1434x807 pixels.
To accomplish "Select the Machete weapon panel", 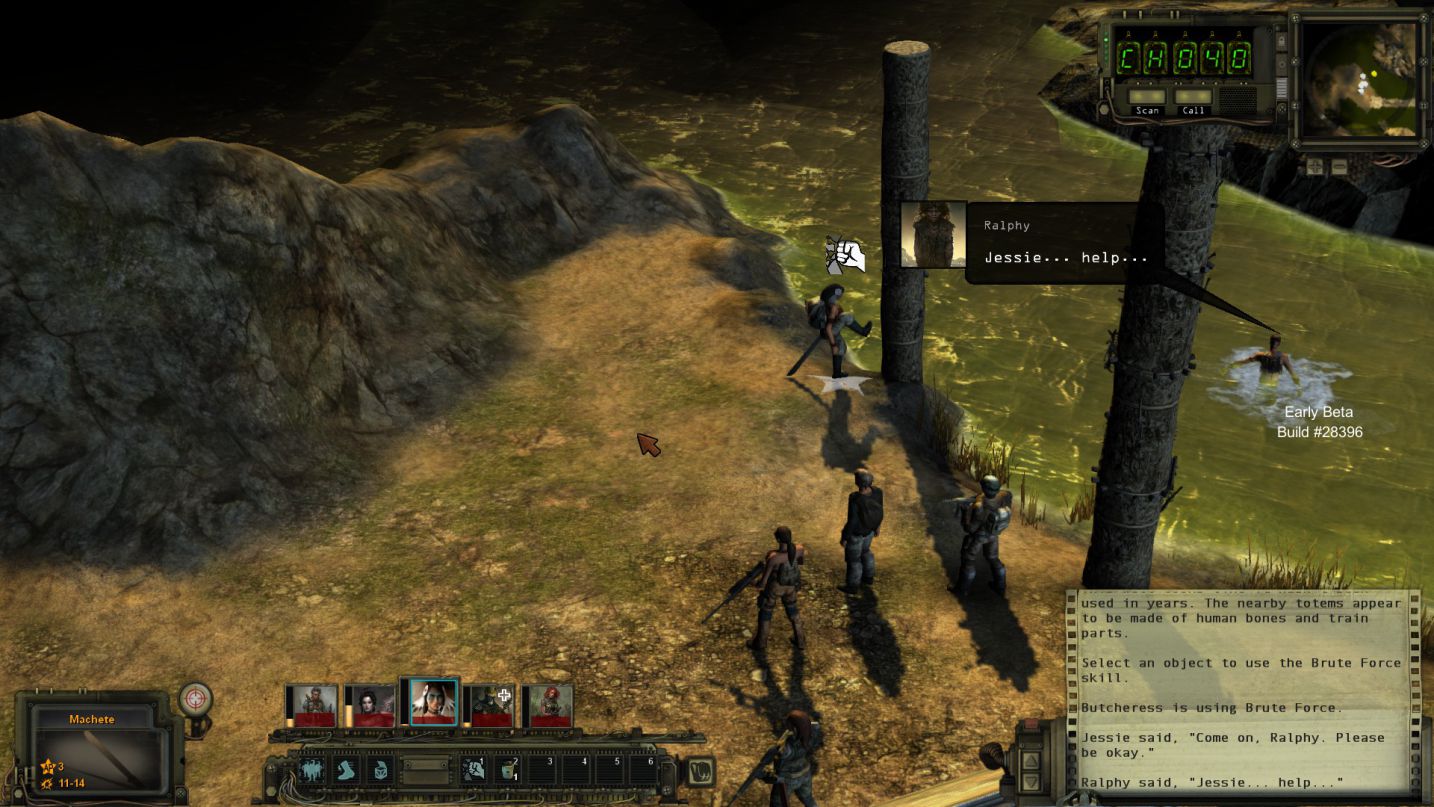I will click(94, 748).
